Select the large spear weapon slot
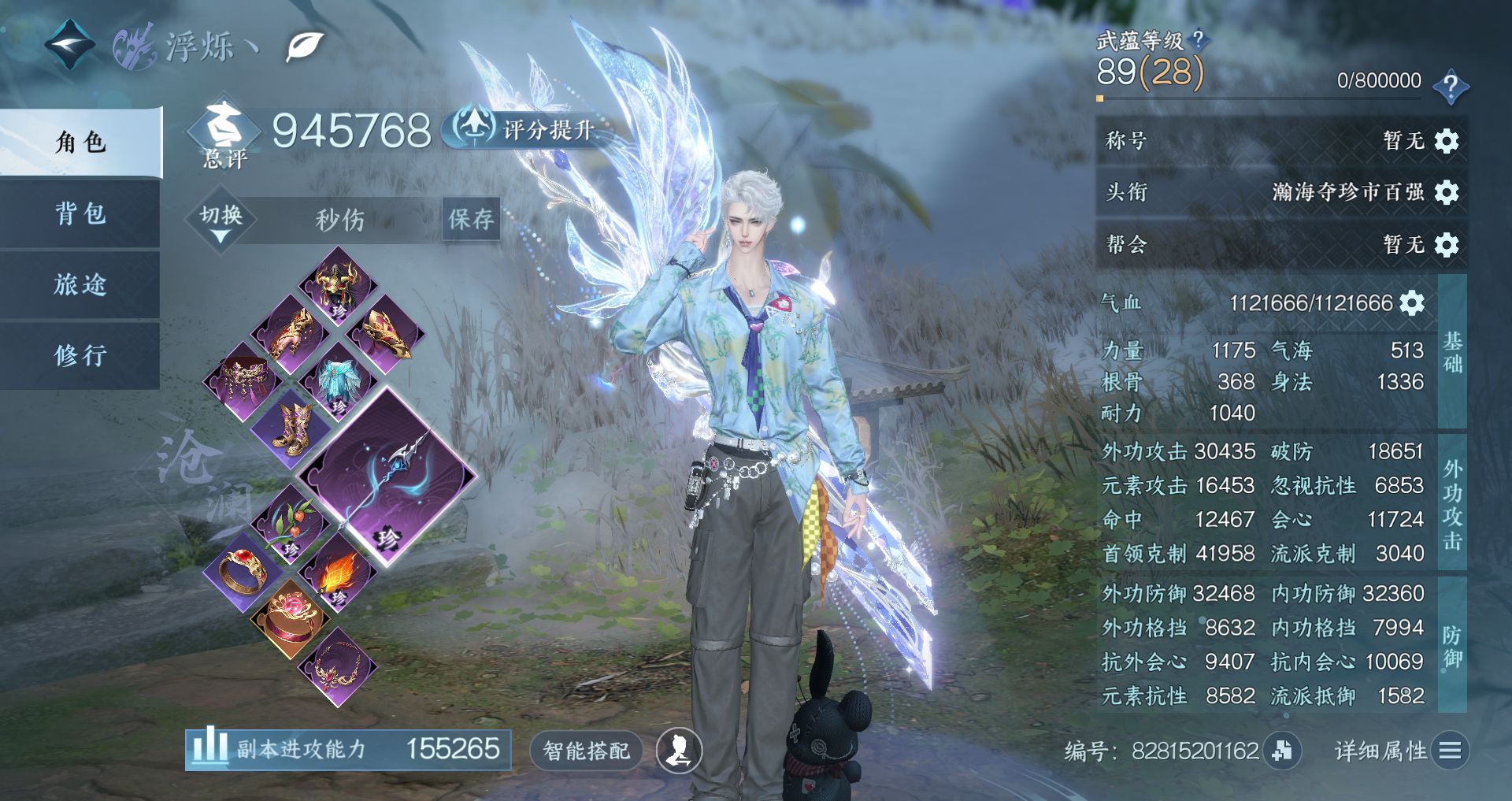 point(388,477)
